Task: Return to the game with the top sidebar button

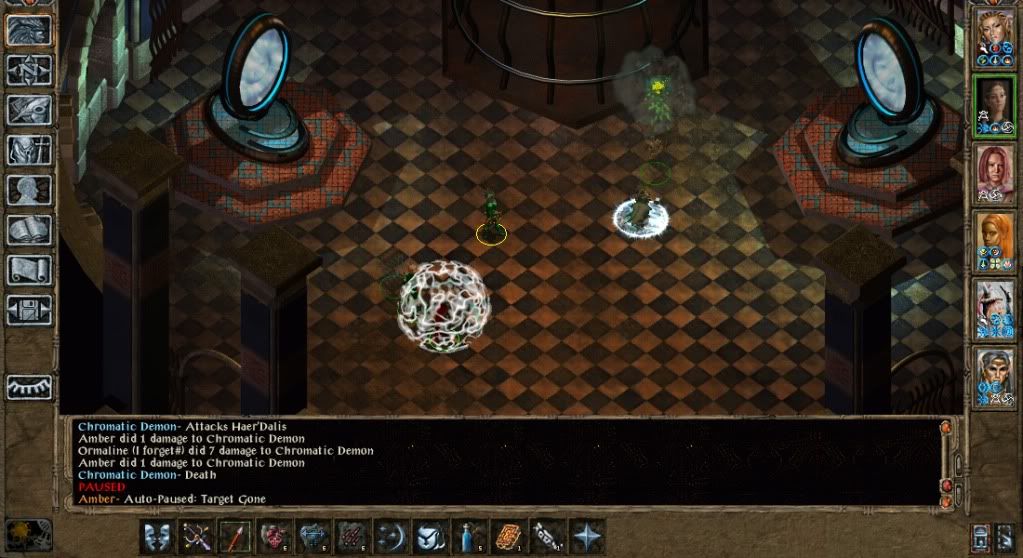Action: click(x=30, y=31)
